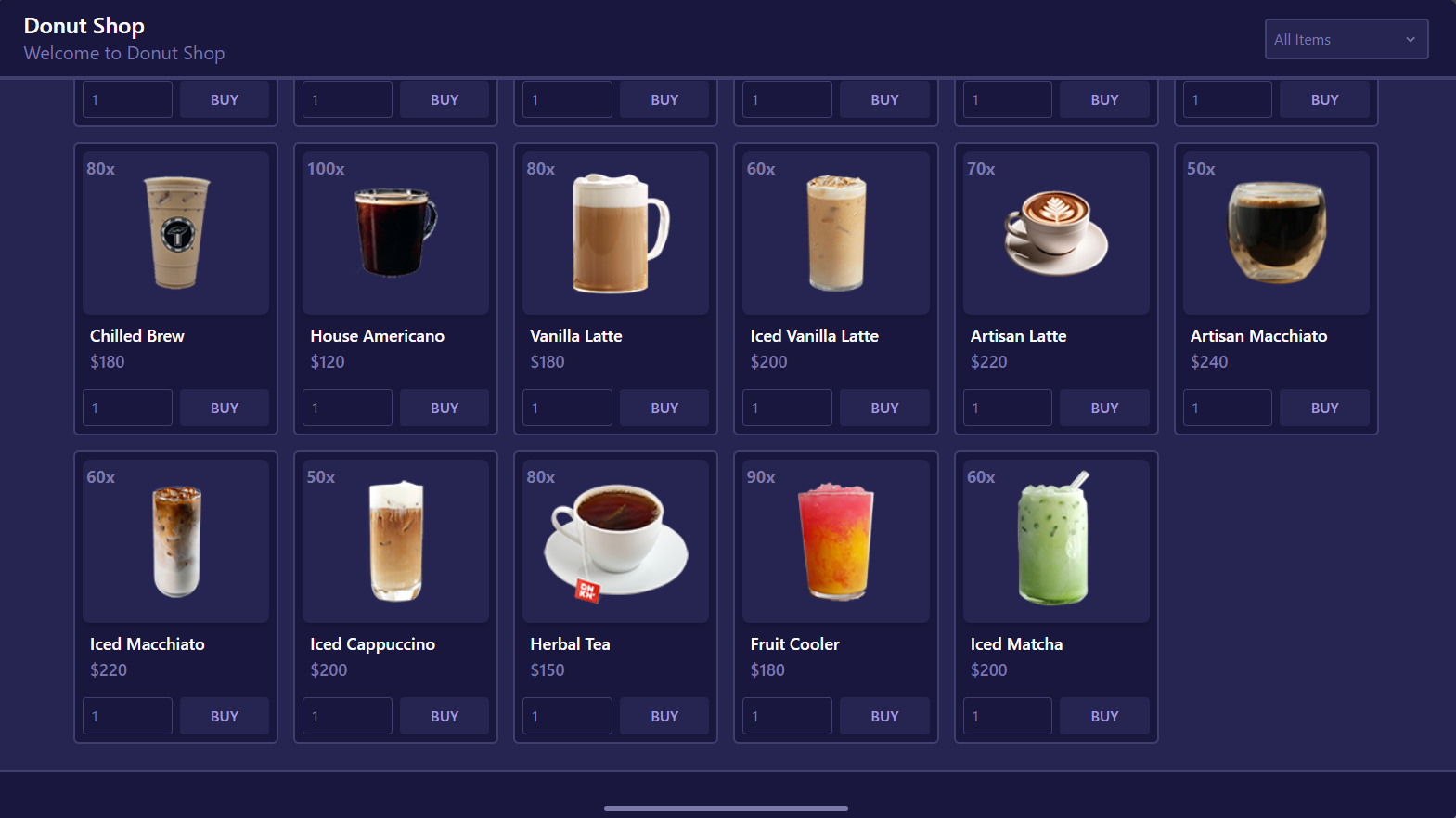Image resolution: width=1456 pixels, height=818 pixels.
Task: Click the Iced Matcha product image
Action: pos(1055,539)
